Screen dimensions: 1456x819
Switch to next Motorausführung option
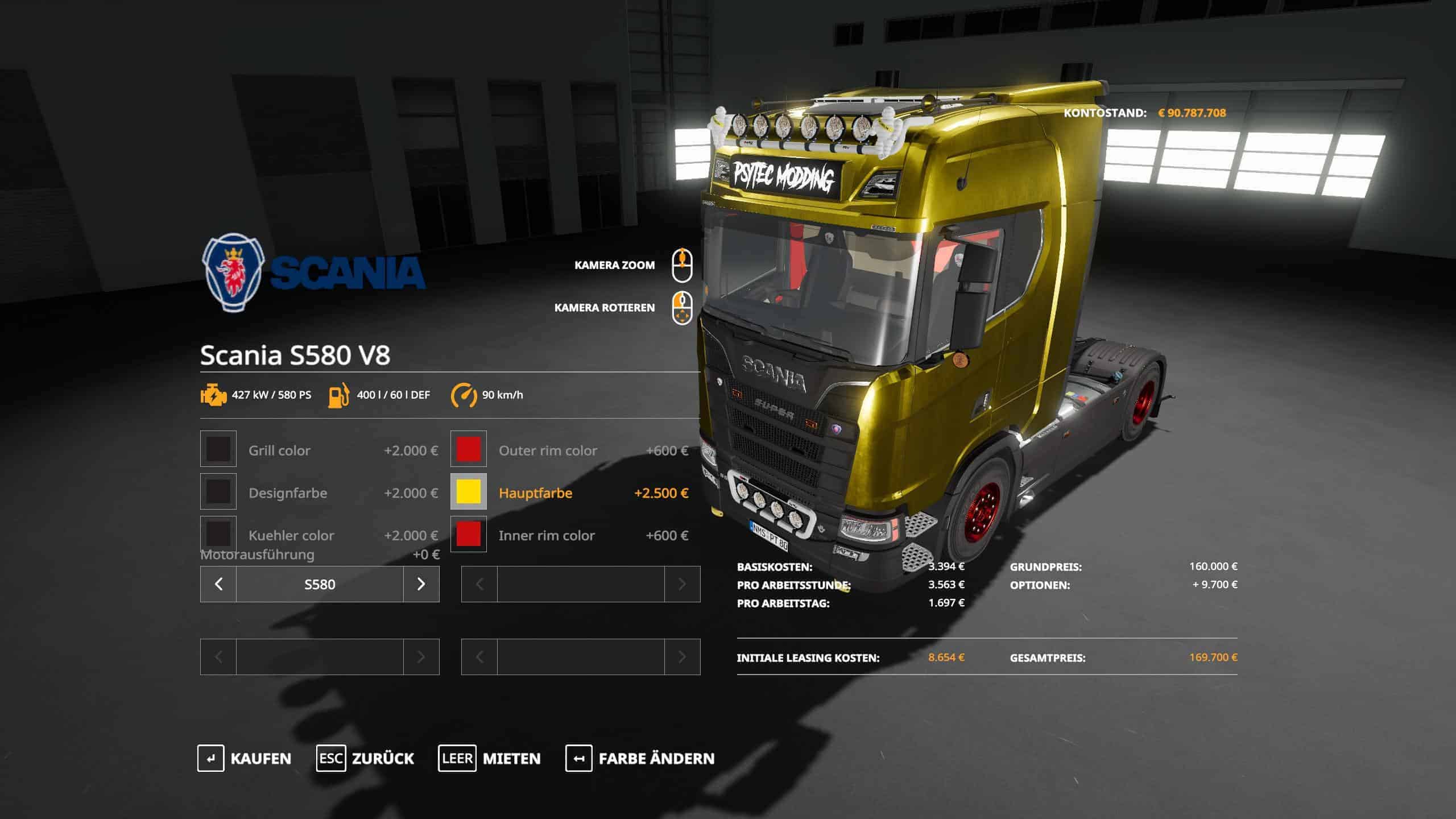tap(421, 584)
